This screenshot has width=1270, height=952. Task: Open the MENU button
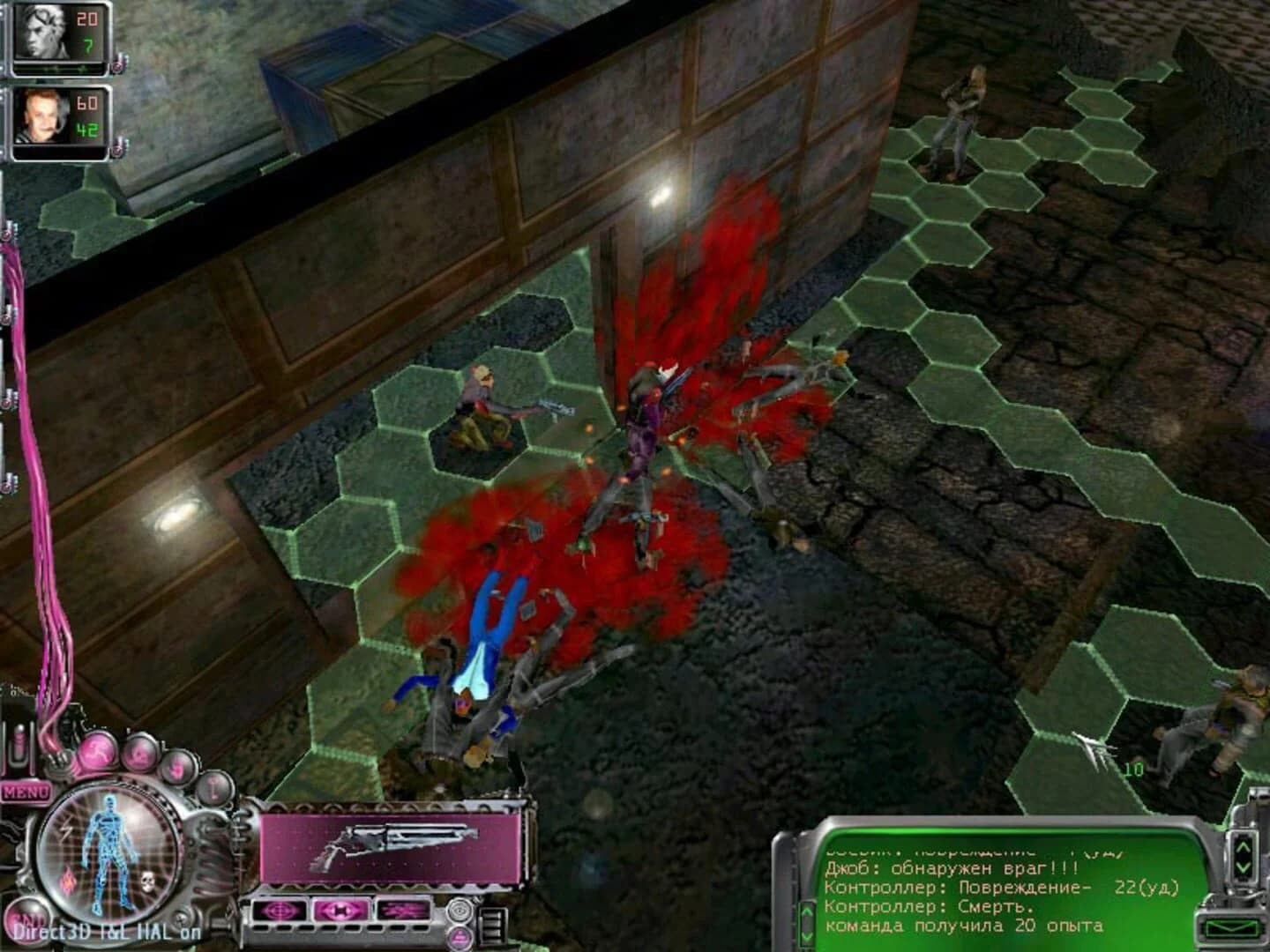pyautogui.click(x=26, y=790)
